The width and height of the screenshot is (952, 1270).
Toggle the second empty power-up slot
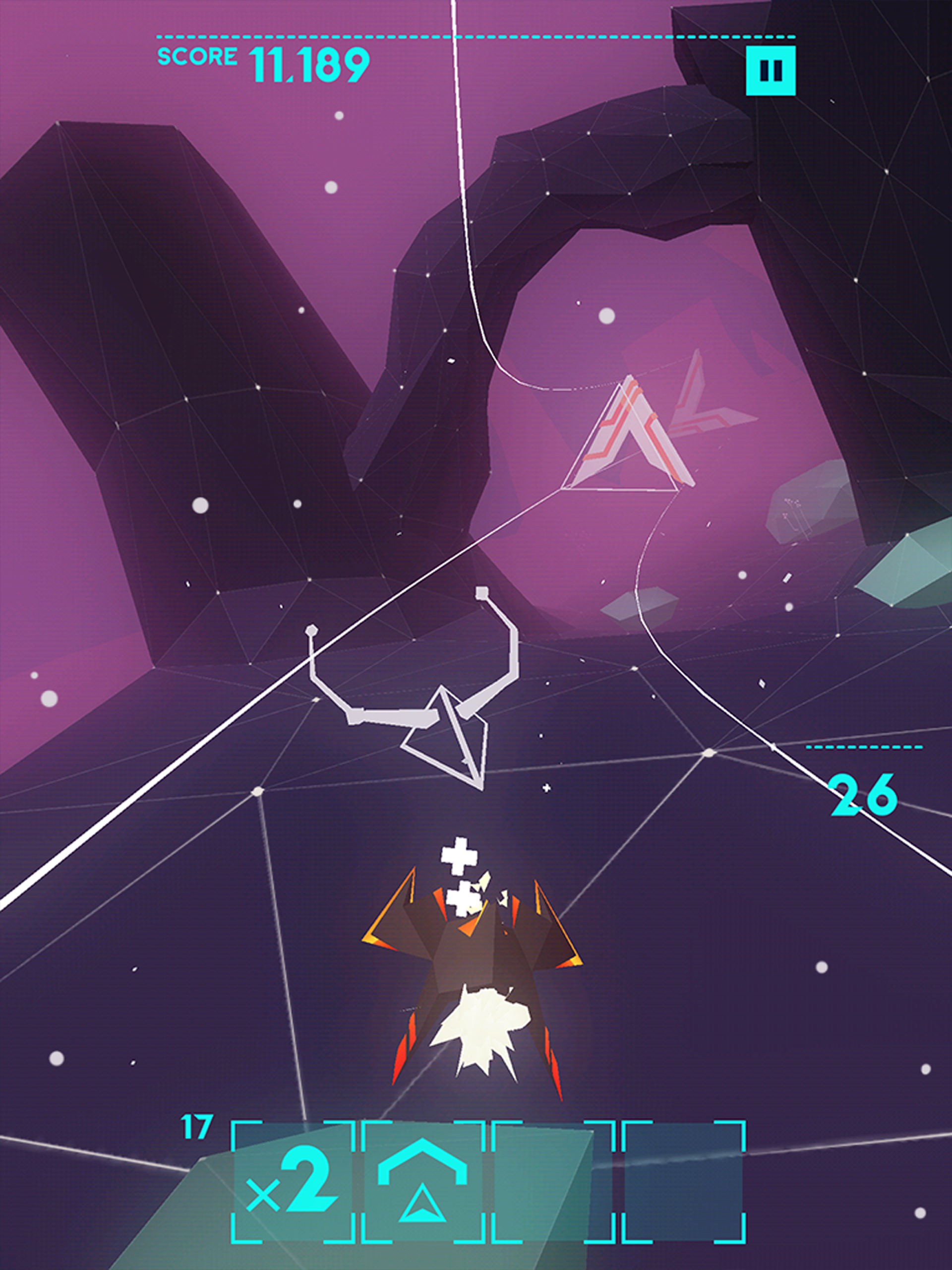click(x=686, y=1184)
